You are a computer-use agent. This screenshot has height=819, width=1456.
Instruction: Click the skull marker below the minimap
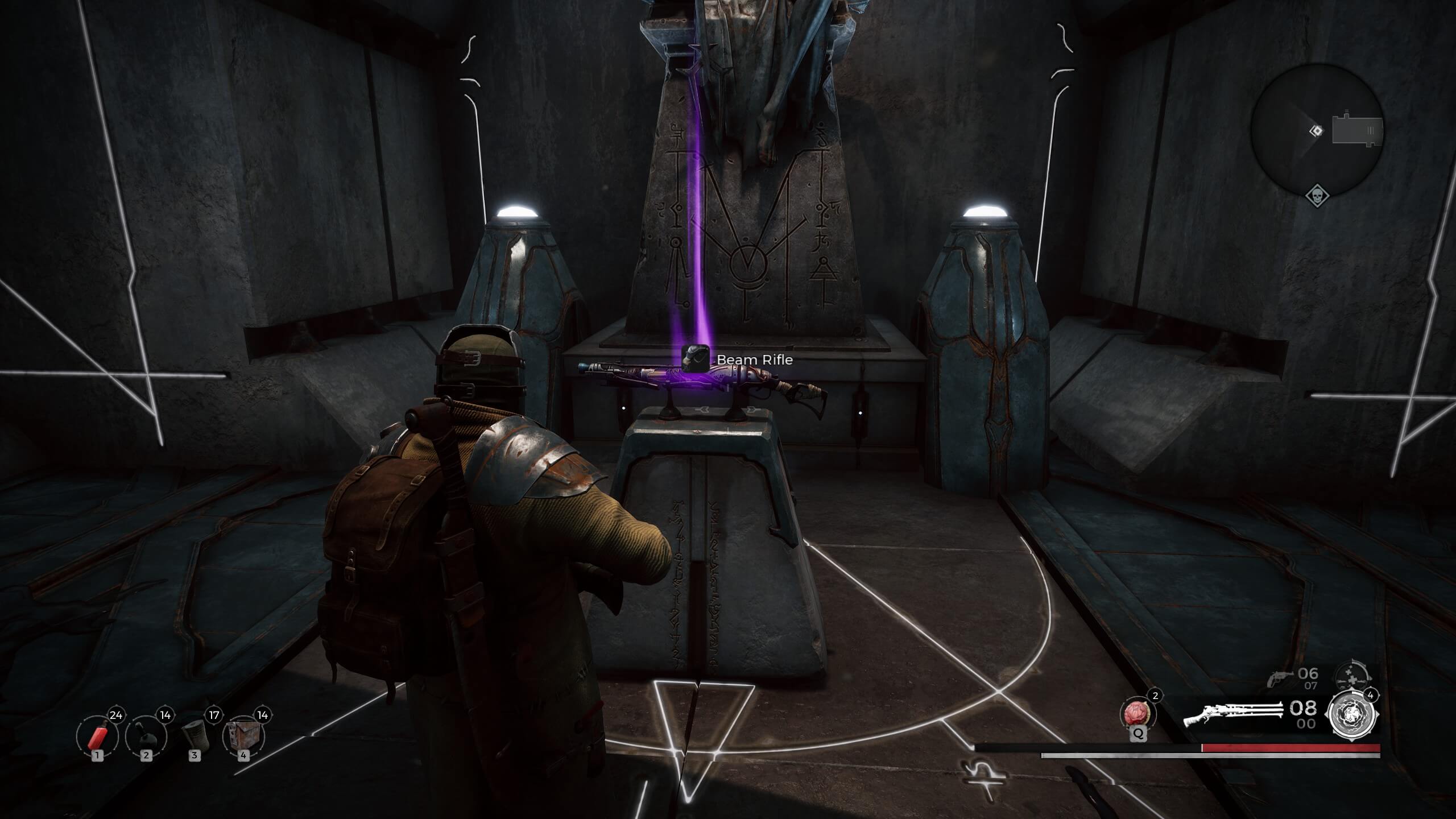click(x=1317, y=196)
